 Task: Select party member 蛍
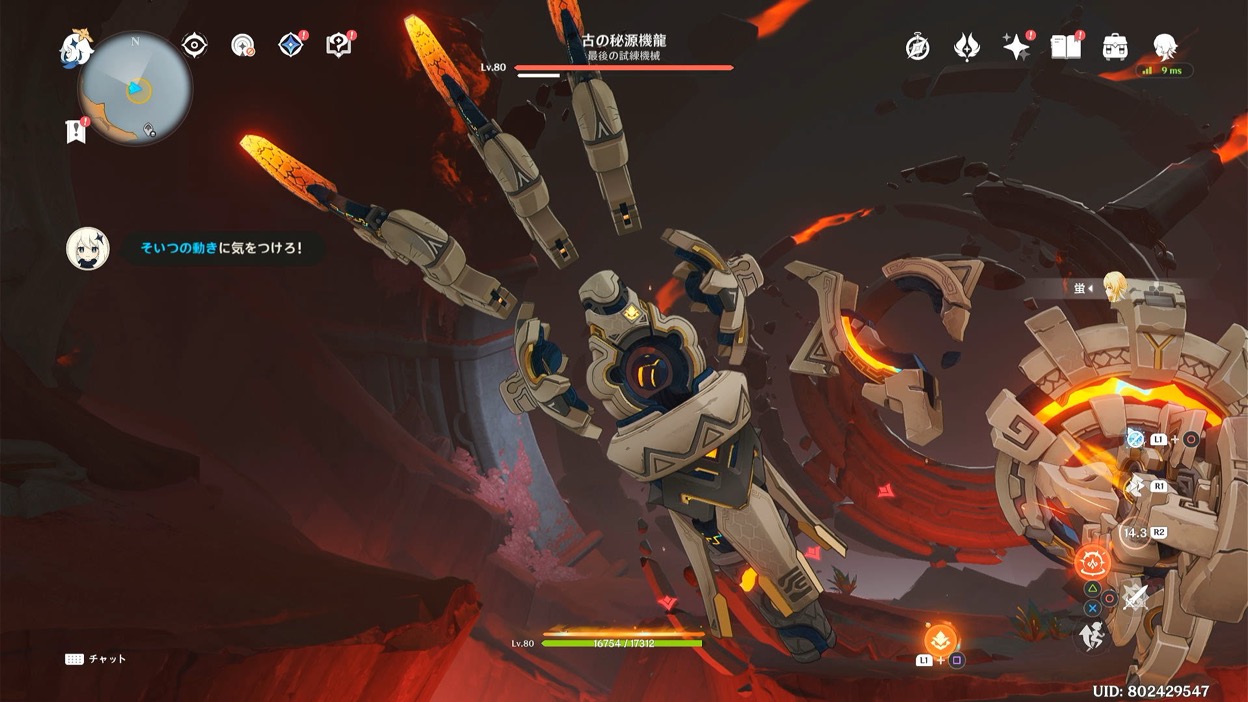pyautogui.click(x=1113, y=287)
